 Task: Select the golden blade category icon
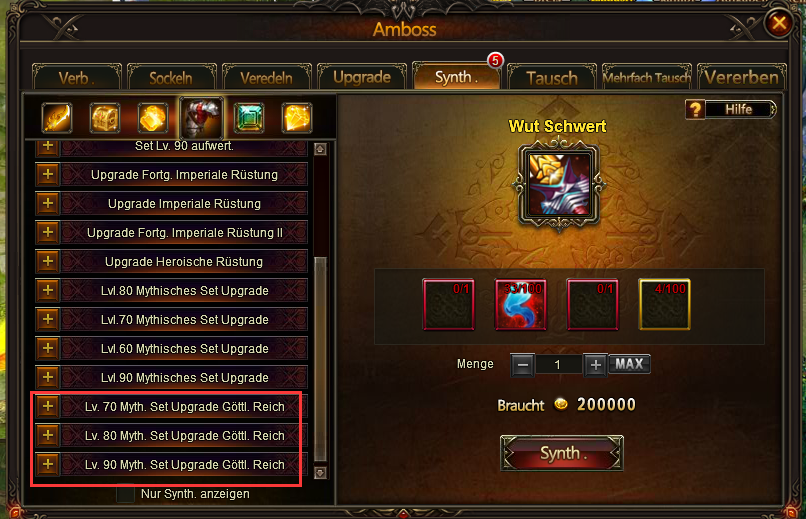(57, 118)
